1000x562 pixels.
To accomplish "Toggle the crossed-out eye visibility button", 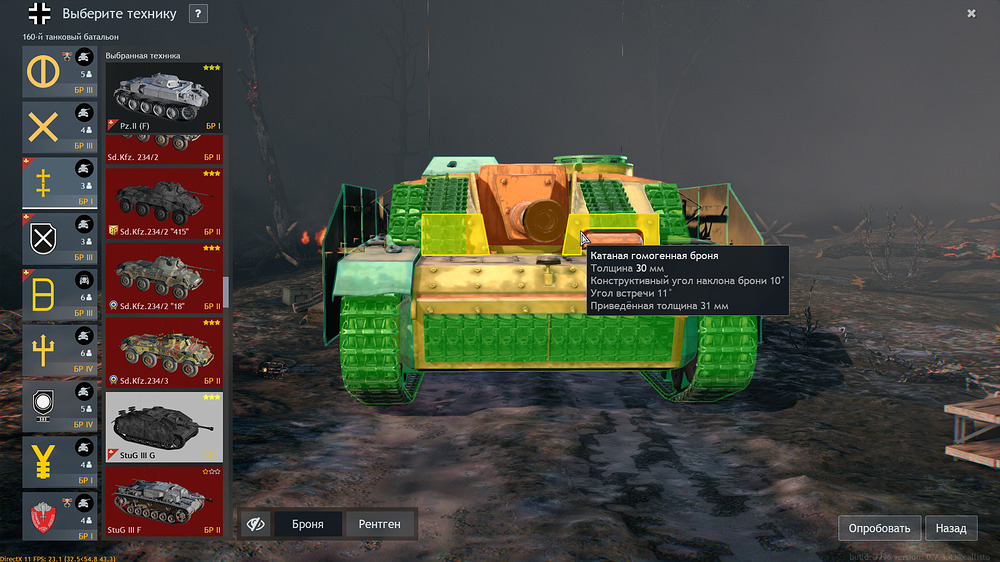I will (x=255, y=524).
